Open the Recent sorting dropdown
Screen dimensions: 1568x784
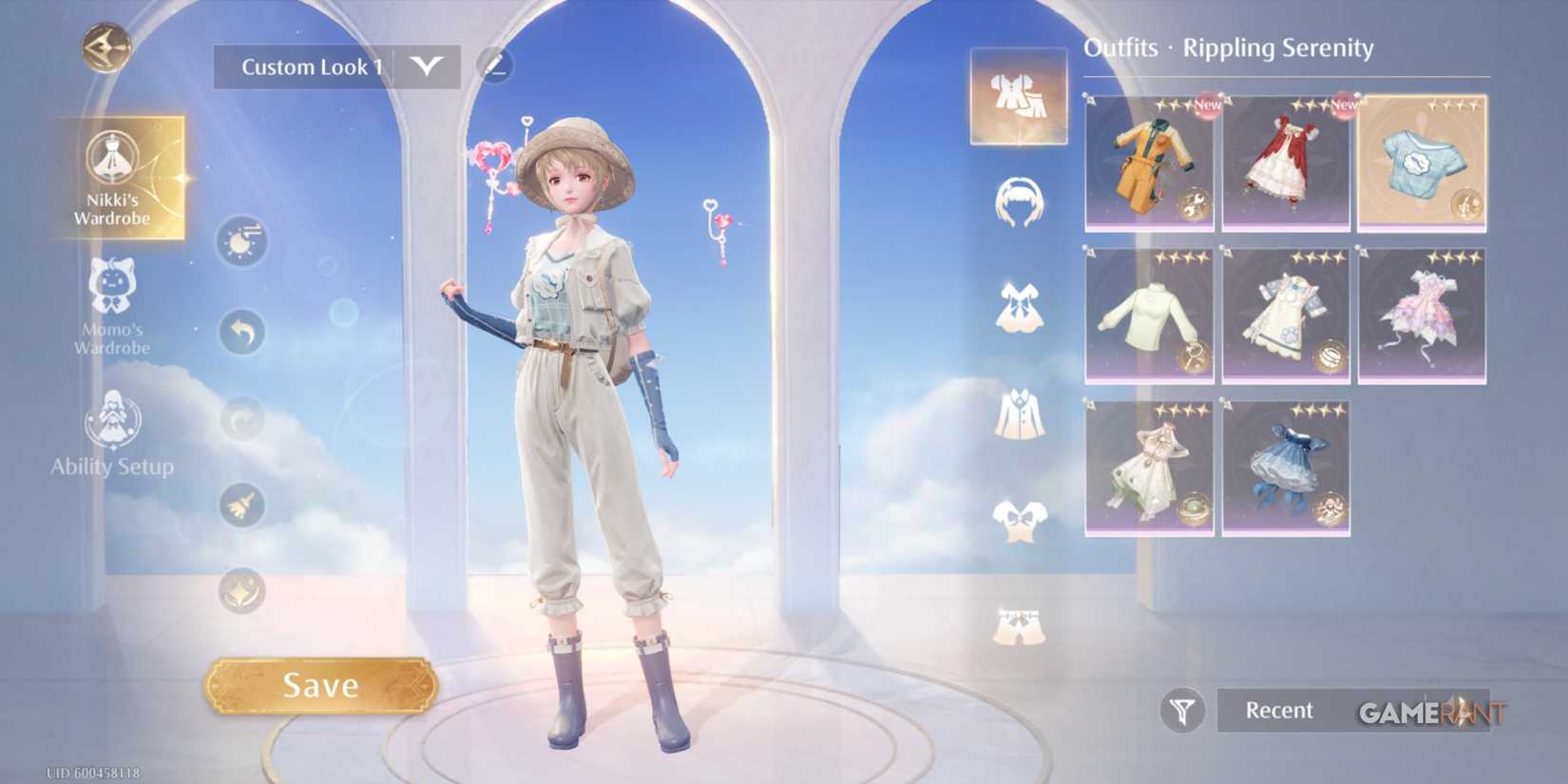tap(1278, 710)
